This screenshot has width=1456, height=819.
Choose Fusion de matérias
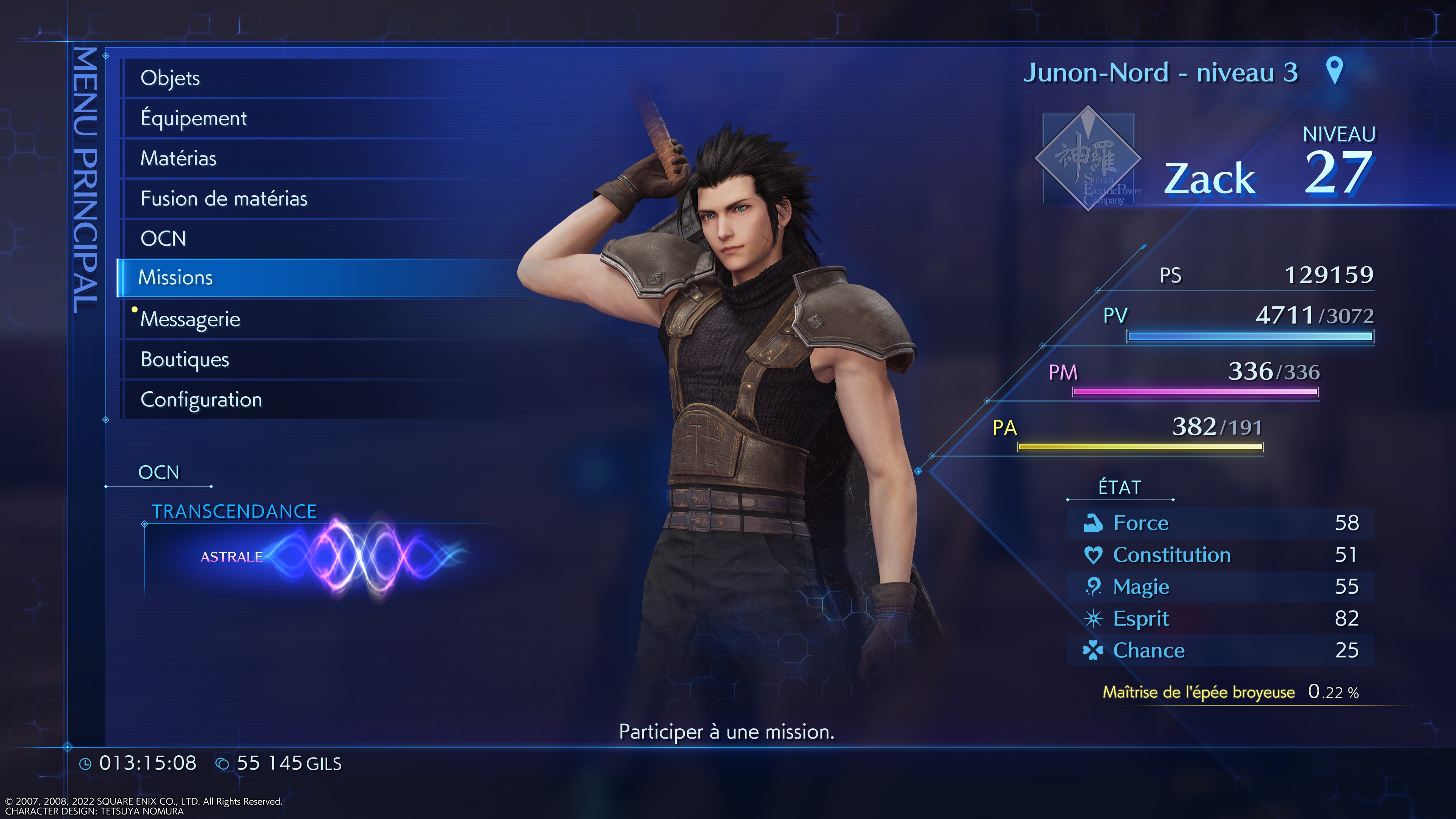[x=224, y=198]
